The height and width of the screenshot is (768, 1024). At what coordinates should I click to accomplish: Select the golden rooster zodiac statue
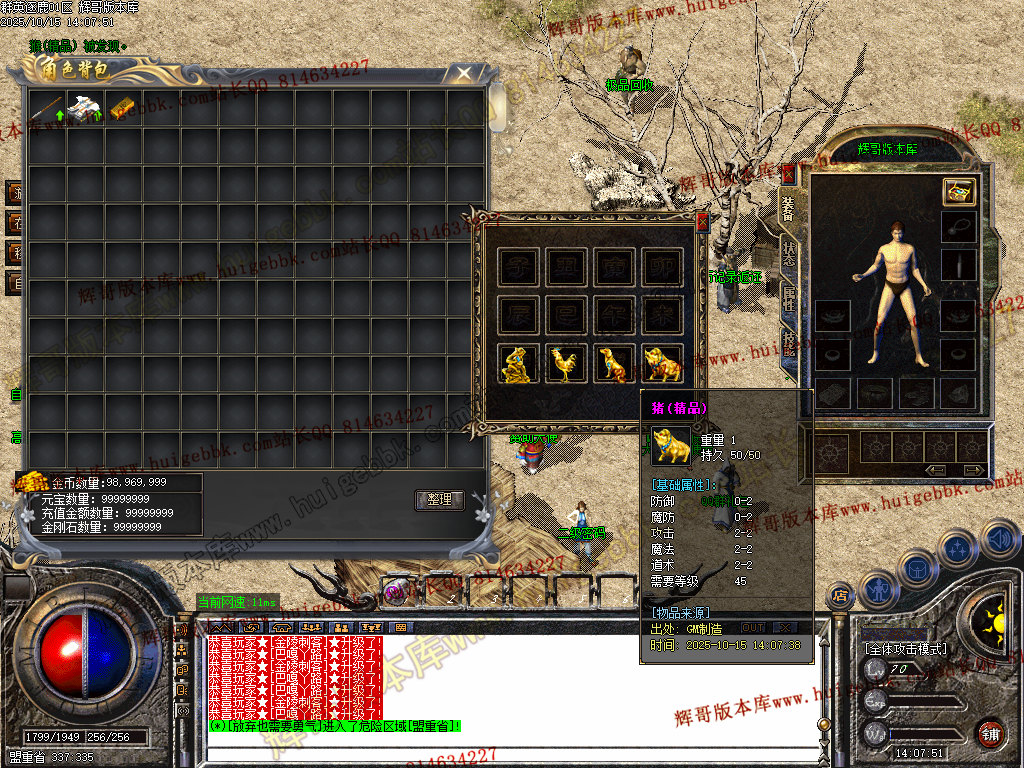(x=565, y=364)
